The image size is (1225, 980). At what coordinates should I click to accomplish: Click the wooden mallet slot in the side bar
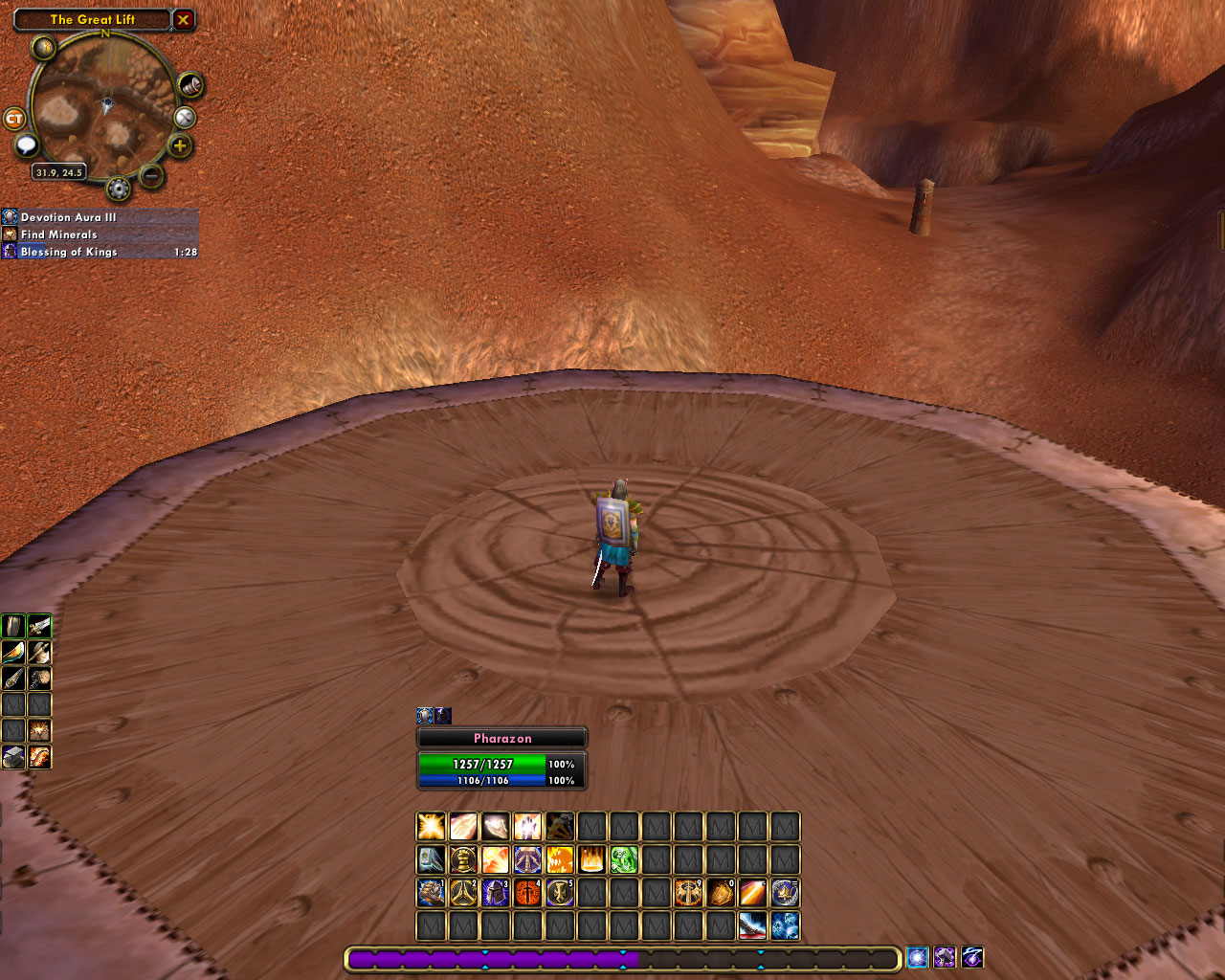coord(39,679)
